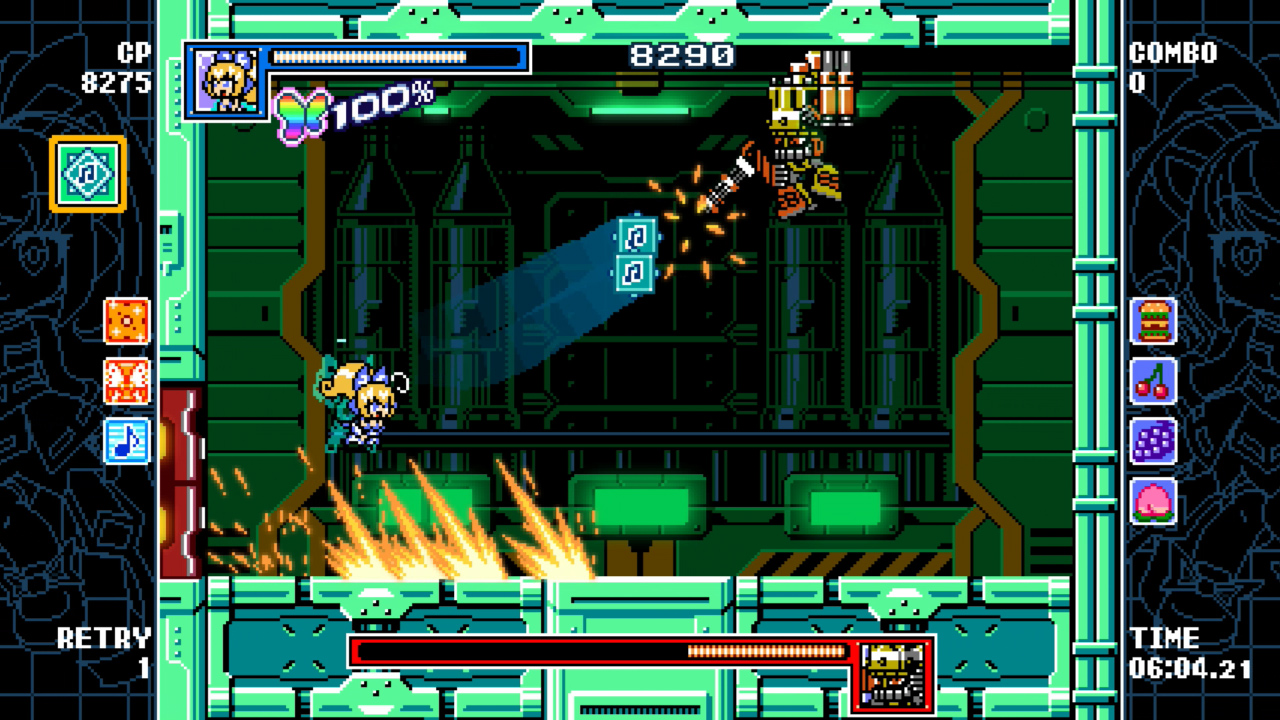Viewport: 1280px width, 720px height.
Task: Choose the peach item icon
Action: 1152,501
